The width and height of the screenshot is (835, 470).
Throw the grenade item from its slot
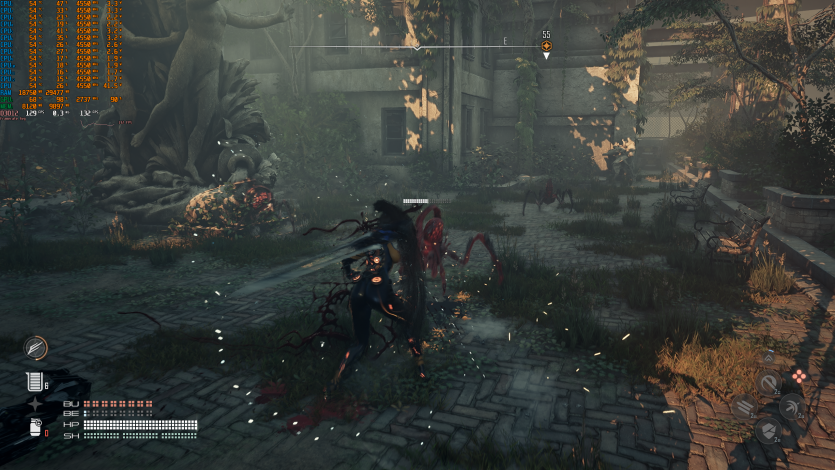click(x=35, y=428)
